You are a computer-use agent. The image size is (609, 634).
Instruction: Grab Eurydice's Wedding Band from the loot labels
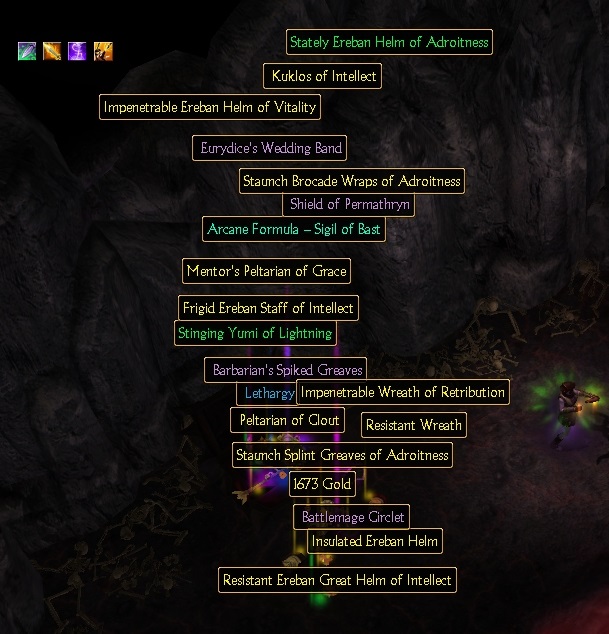(x=271, y=148)
